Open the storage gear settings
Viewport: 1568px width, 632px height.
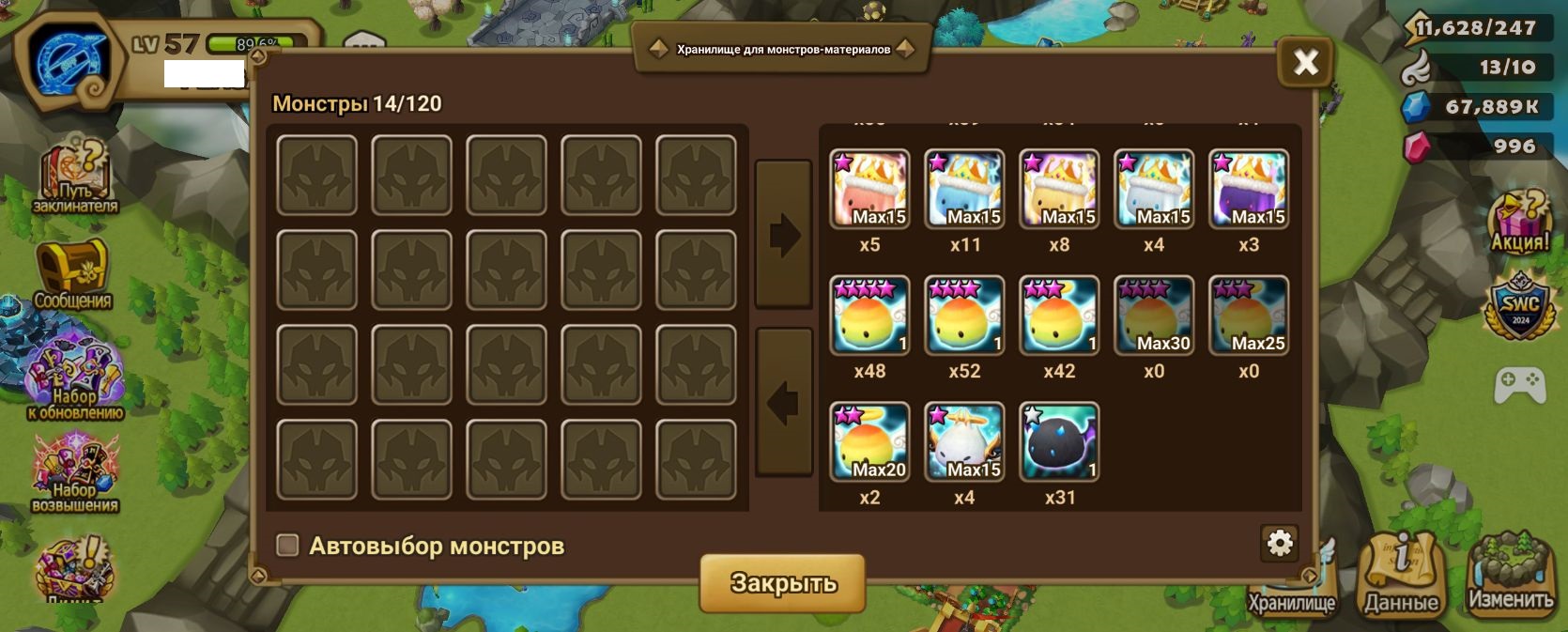(1280, 543)
